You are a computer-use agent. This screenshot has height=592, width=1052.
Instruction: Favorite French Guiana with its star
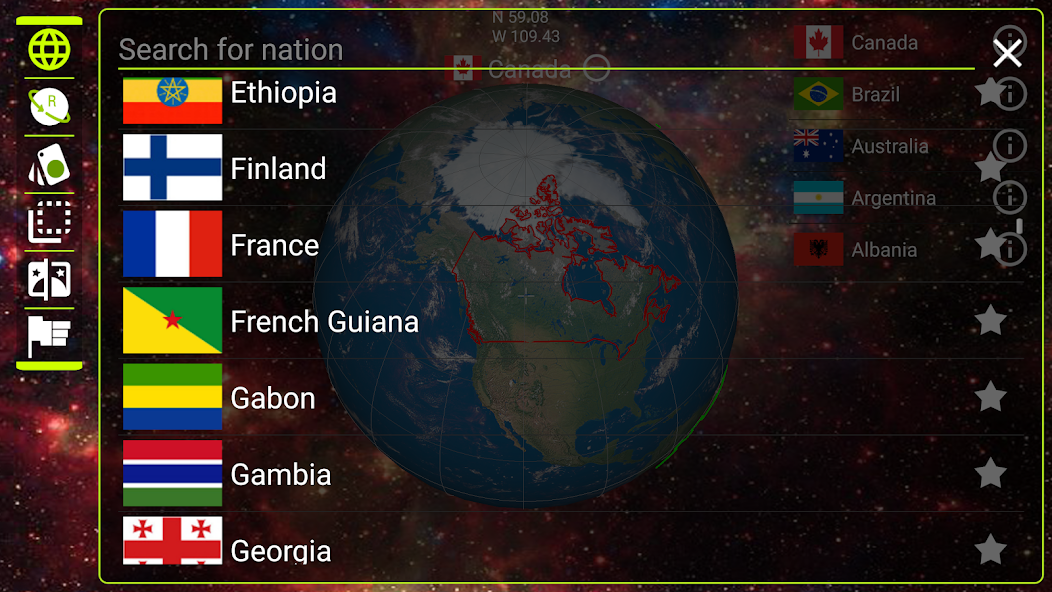(x=990, y=321)
